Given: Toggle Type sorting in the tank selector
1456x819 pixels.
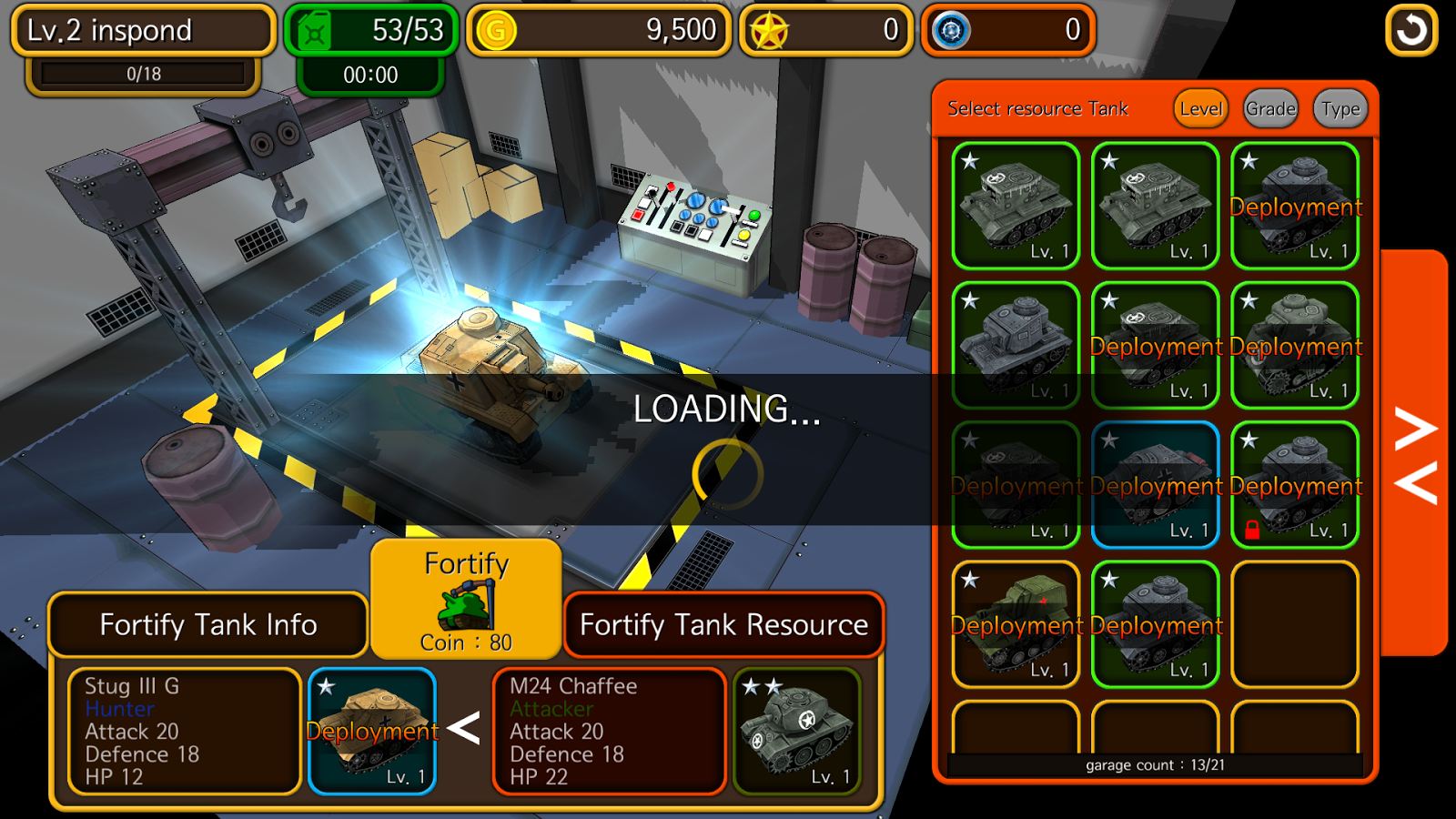Looking at the screenshot, I should pyautogui.click(x=1338, y=108).
